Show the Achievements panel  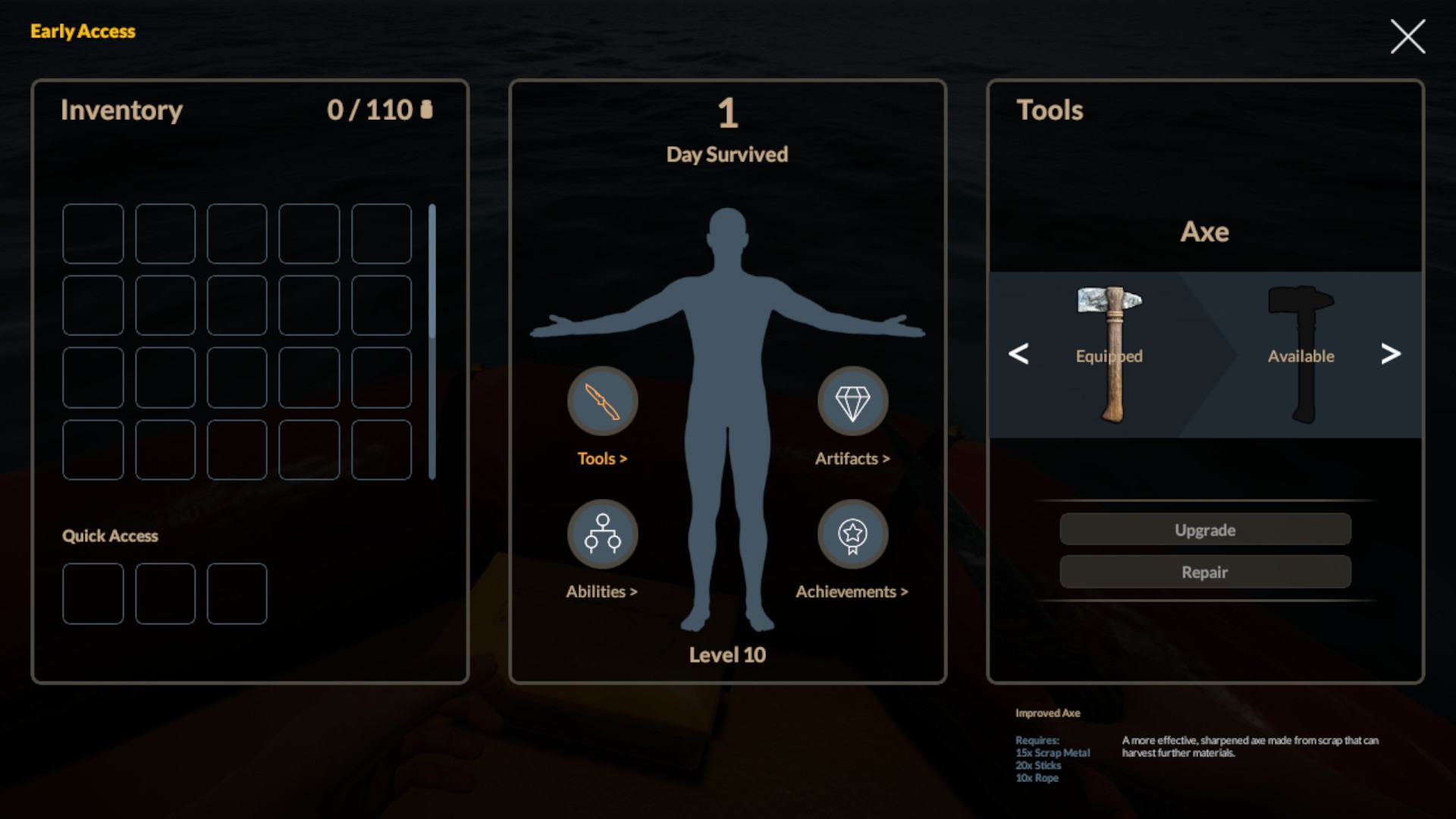click(x=852, y=534)
